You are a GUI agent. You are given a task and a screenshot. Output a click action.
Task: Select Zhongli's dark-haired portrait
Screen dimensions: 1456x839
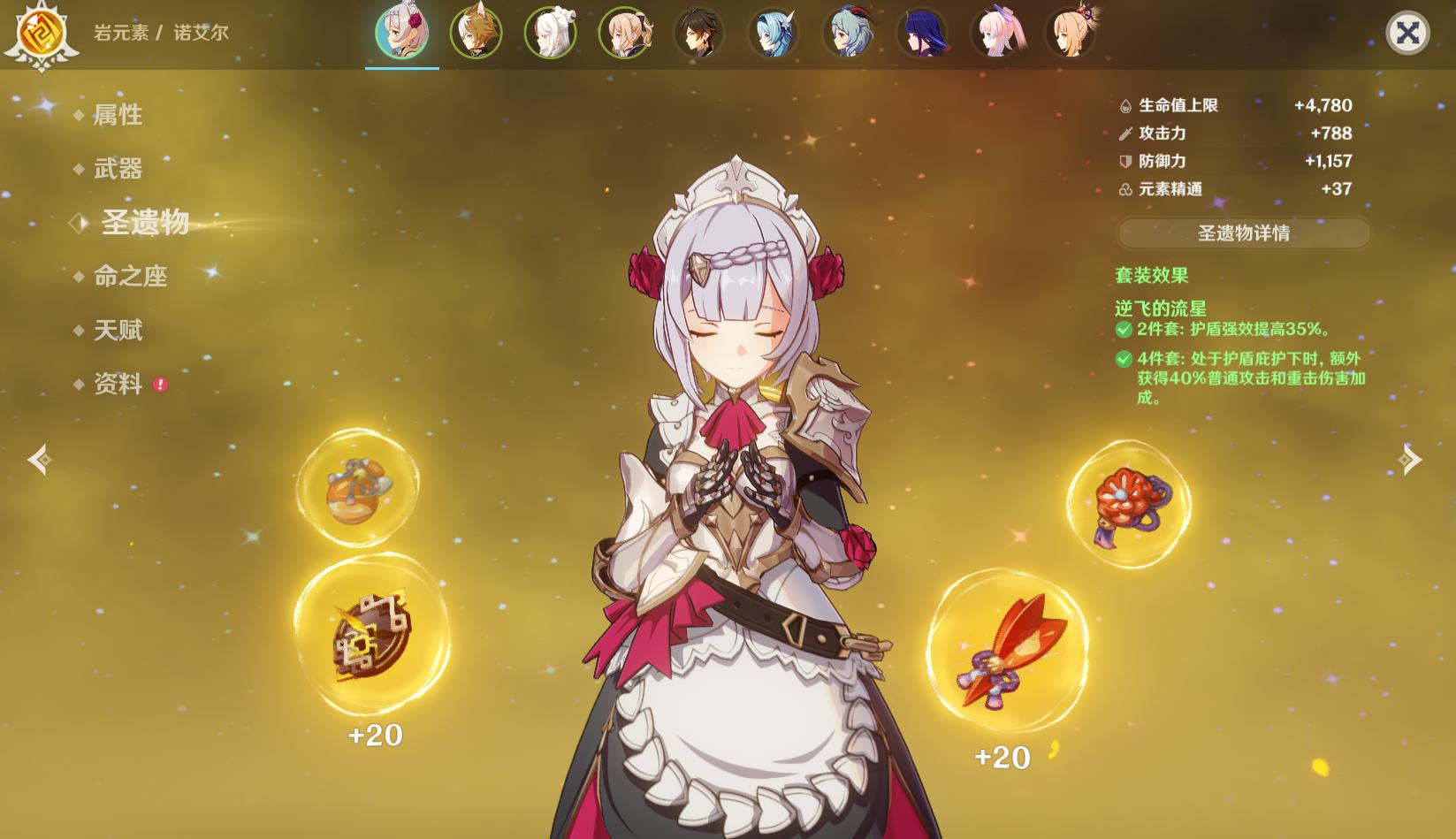pos(698,34)
